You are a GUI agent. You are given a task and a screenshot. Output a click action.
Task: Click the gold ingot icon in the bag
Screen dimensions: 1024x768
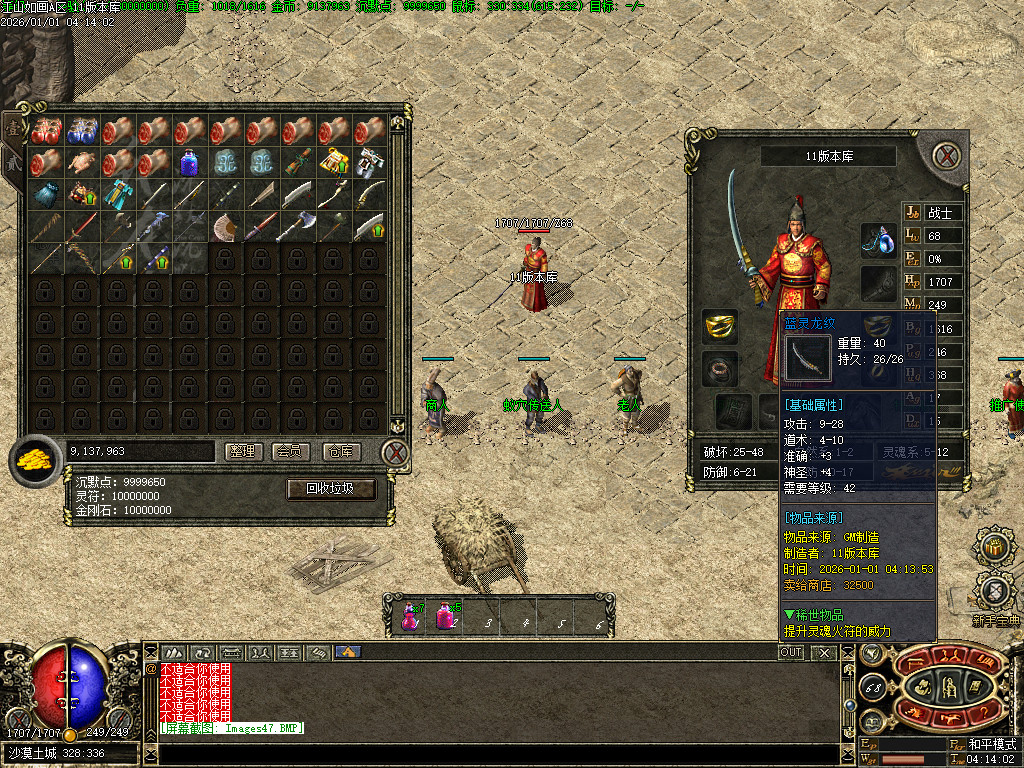click(34, 460)
